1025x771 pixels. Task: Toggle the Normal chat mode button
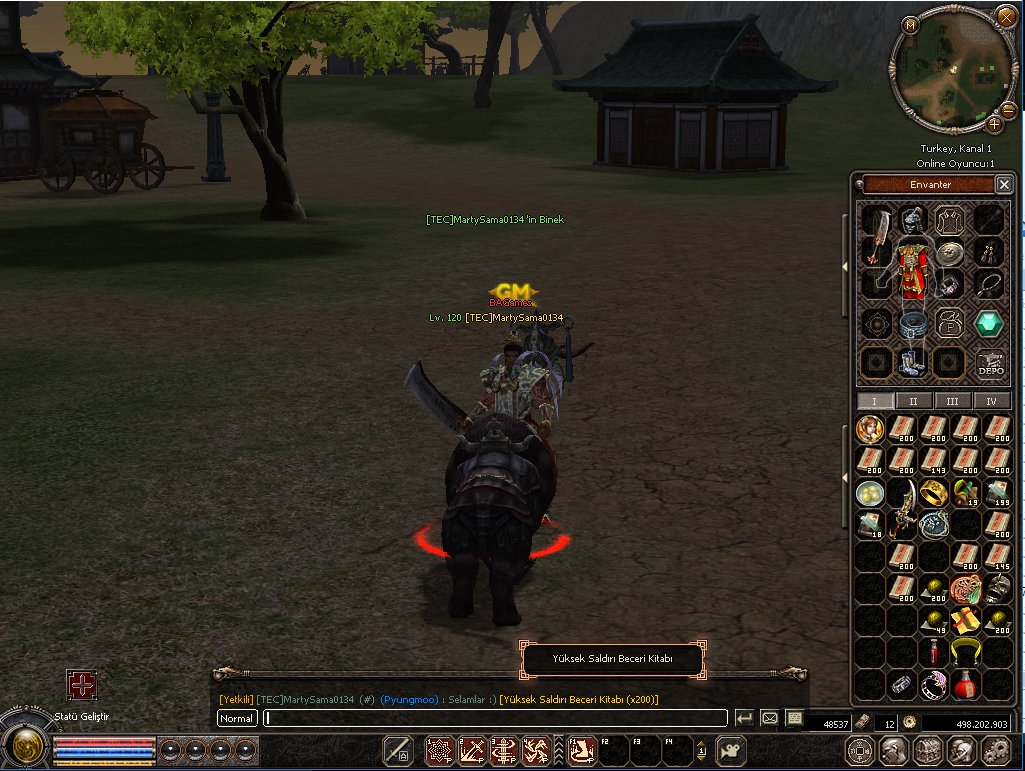(237, 718)
